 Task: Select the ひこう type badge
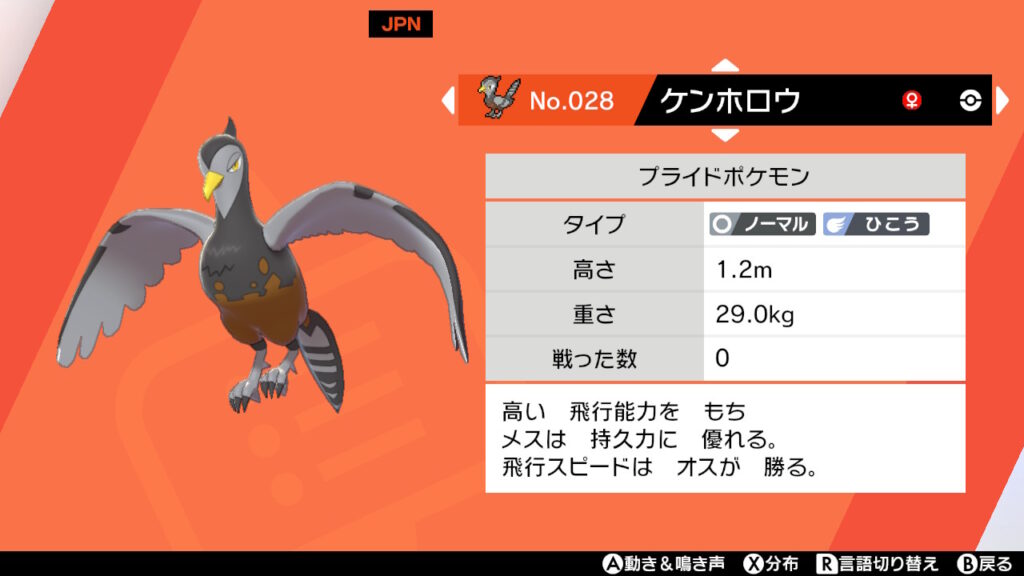(x=876, y=224)
